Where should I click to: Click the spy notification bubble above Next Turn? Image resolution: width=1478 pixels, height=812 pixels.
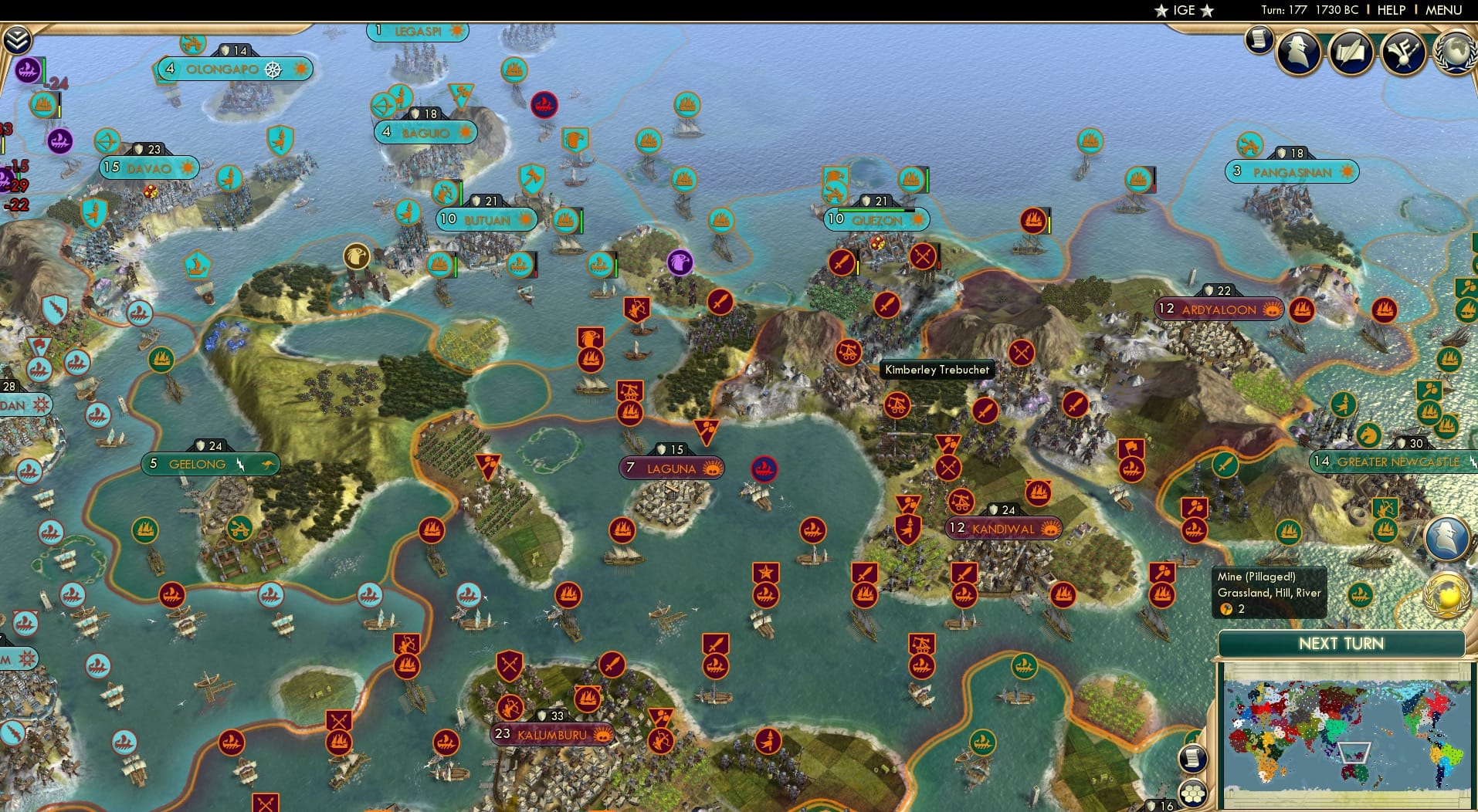[x=1446, y=537]
